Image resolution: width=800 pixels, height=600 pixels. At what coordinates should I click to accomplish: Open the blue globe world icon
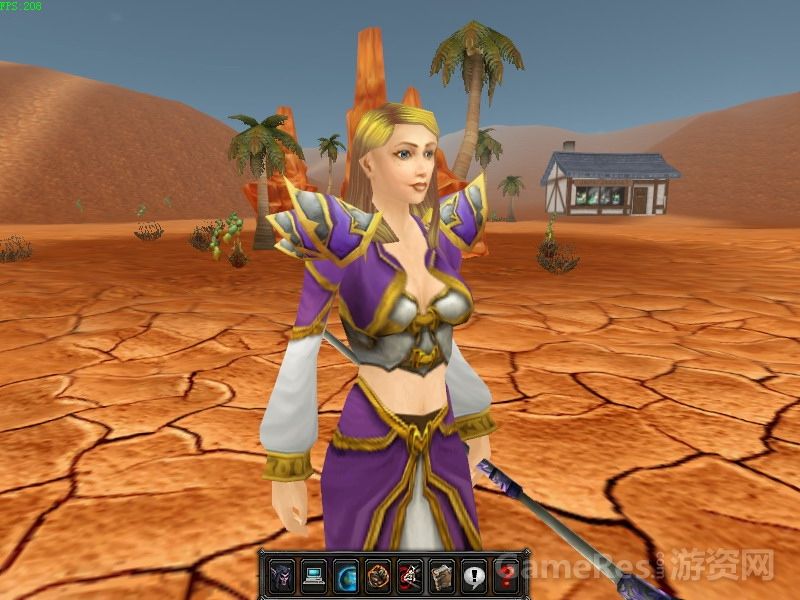(x=346, y=574)
